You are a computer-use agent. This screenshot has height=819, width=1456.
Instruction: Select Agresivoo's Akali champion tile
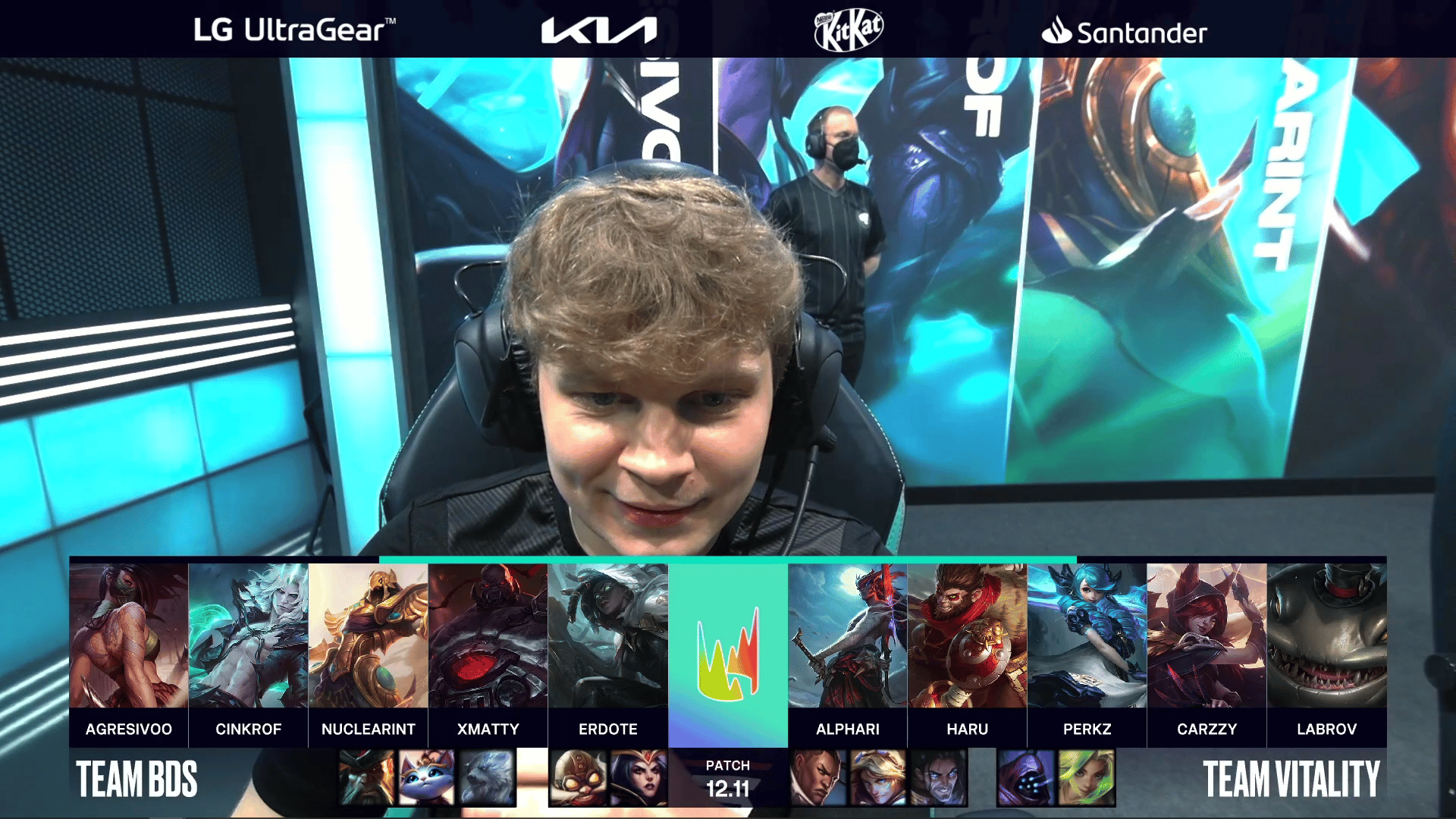(129, 635)
